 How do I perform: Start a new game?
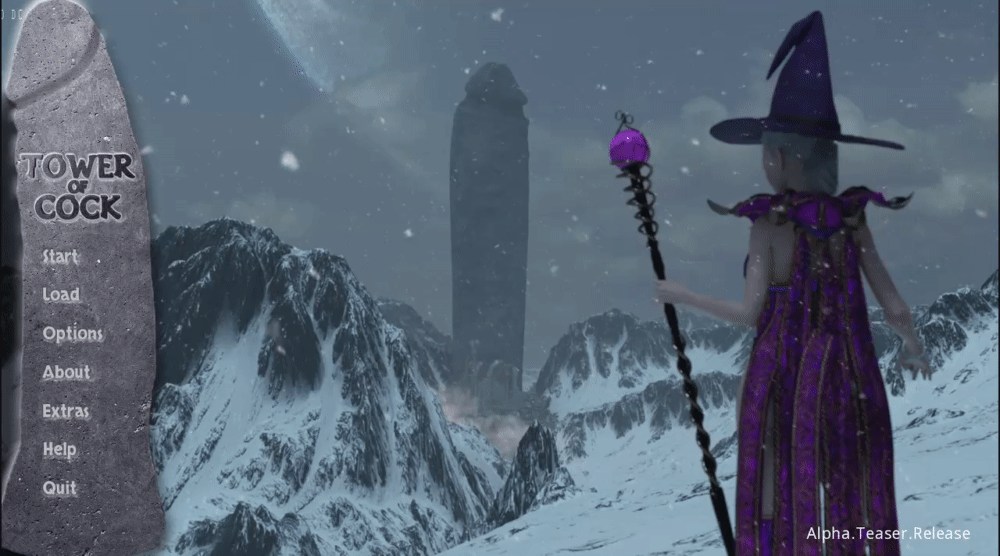pyautogui.click(x=60, y=257)
